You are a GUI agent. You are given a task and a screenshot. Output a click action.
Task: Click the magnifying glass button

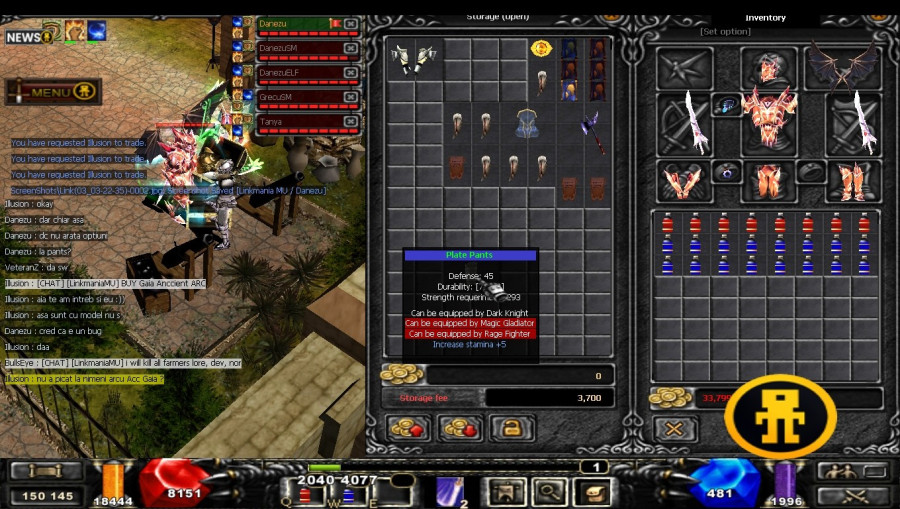point(549,491)
